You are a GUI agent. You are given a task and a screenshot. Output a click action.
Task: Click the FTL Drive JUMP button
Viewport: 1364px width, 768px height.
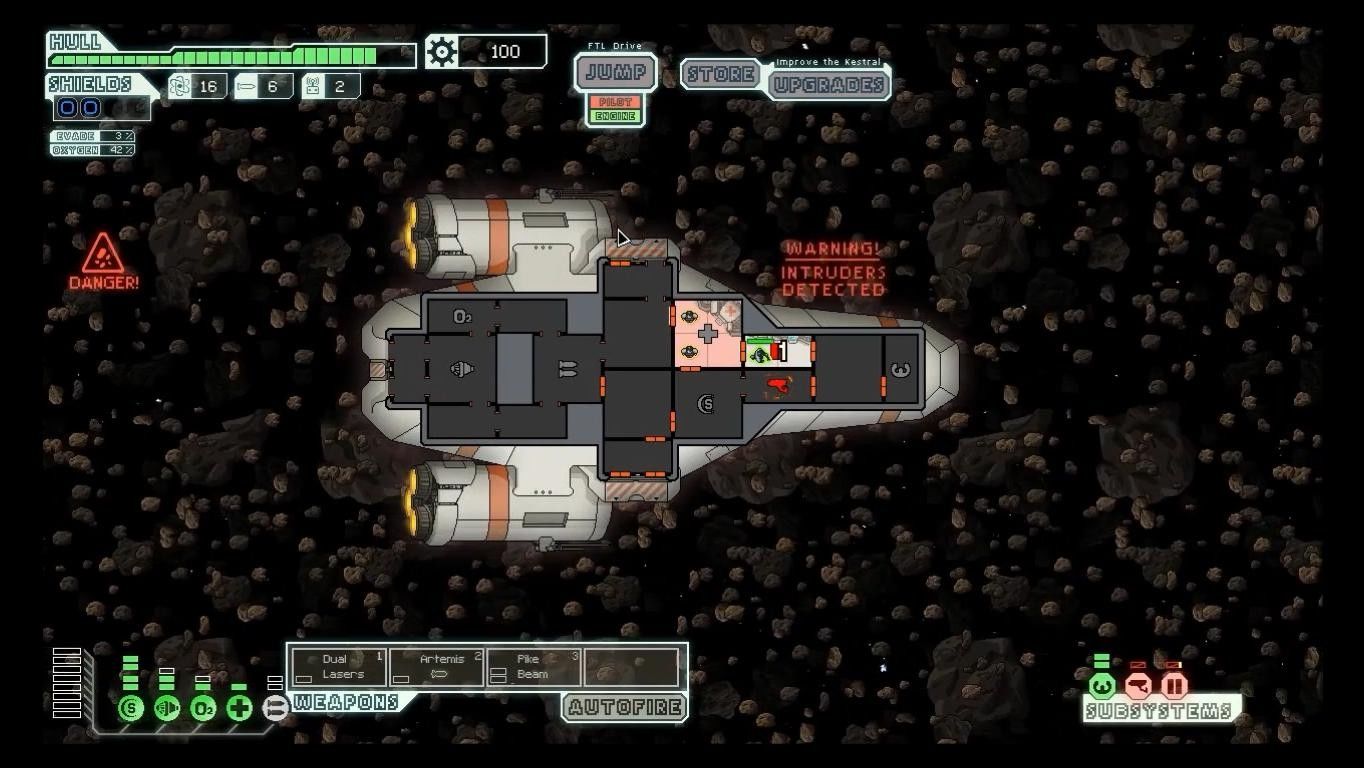[x=615, y=73]
